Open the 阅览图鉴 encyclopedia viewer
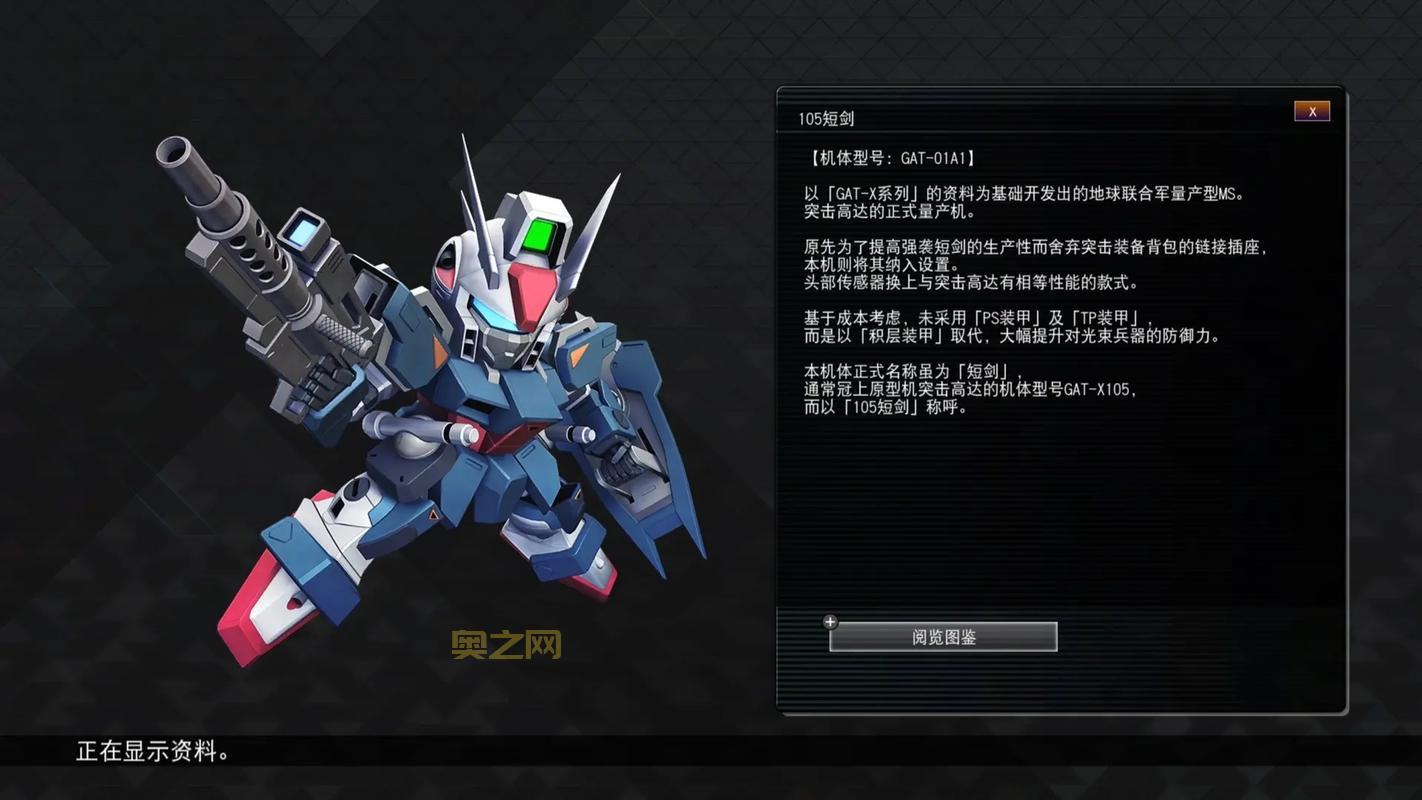 point(943,636)
